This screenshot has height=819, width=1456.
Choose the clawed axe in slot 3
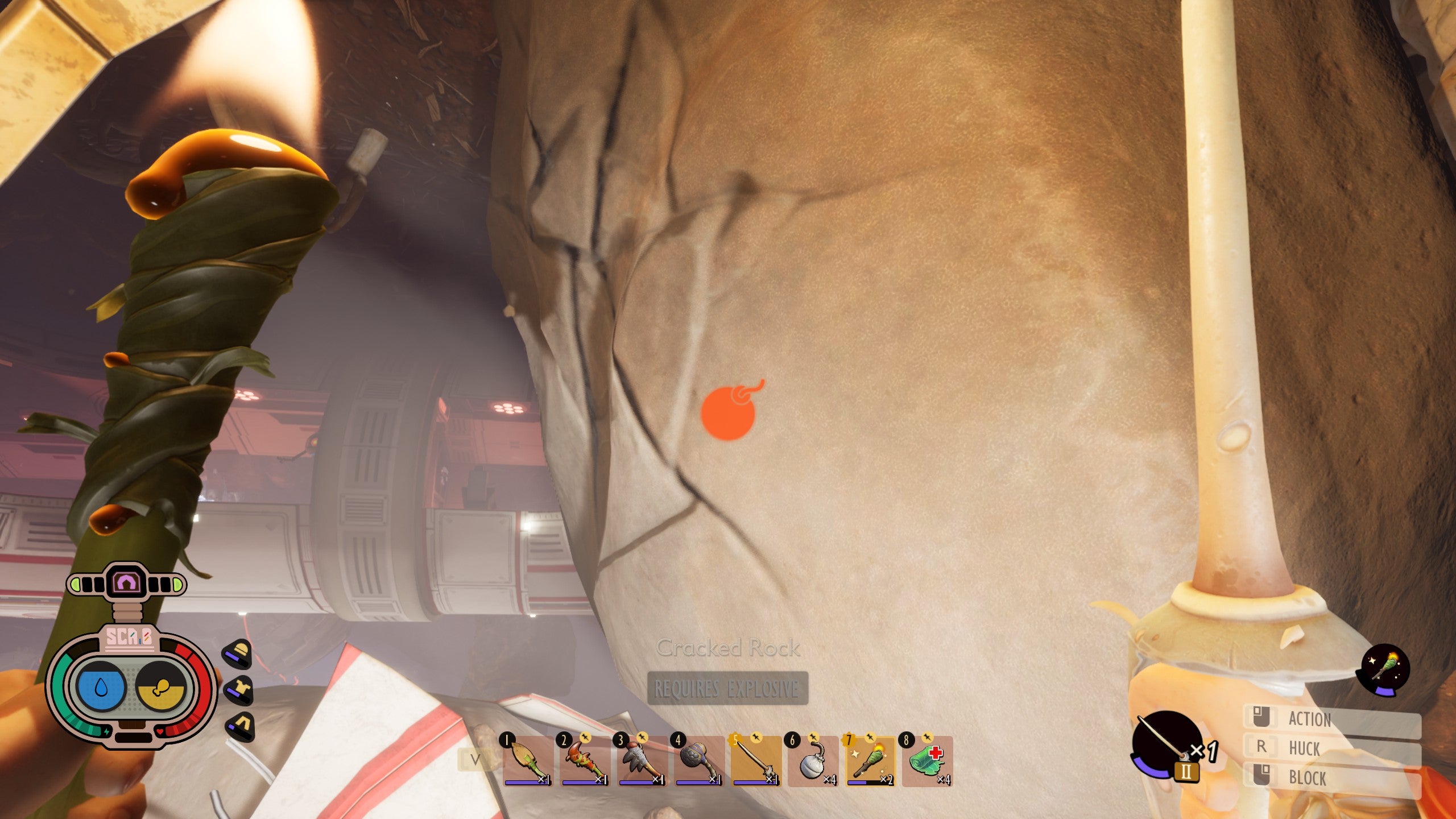[642, 761]
